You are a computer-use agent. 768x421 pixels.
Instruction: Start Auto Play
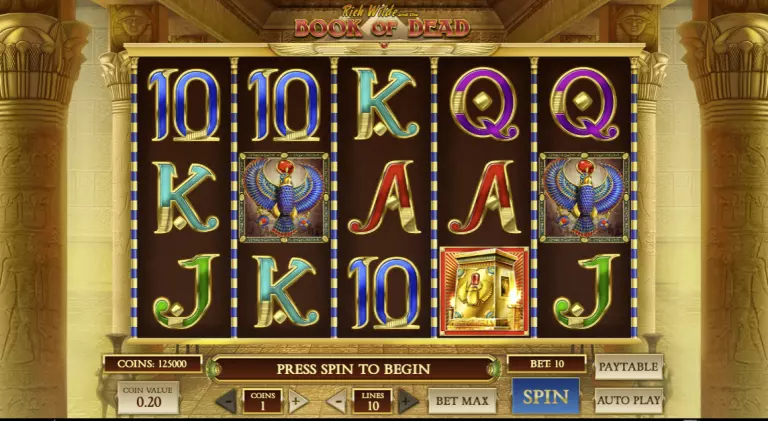pyautogui.click(x=628, y=401)
